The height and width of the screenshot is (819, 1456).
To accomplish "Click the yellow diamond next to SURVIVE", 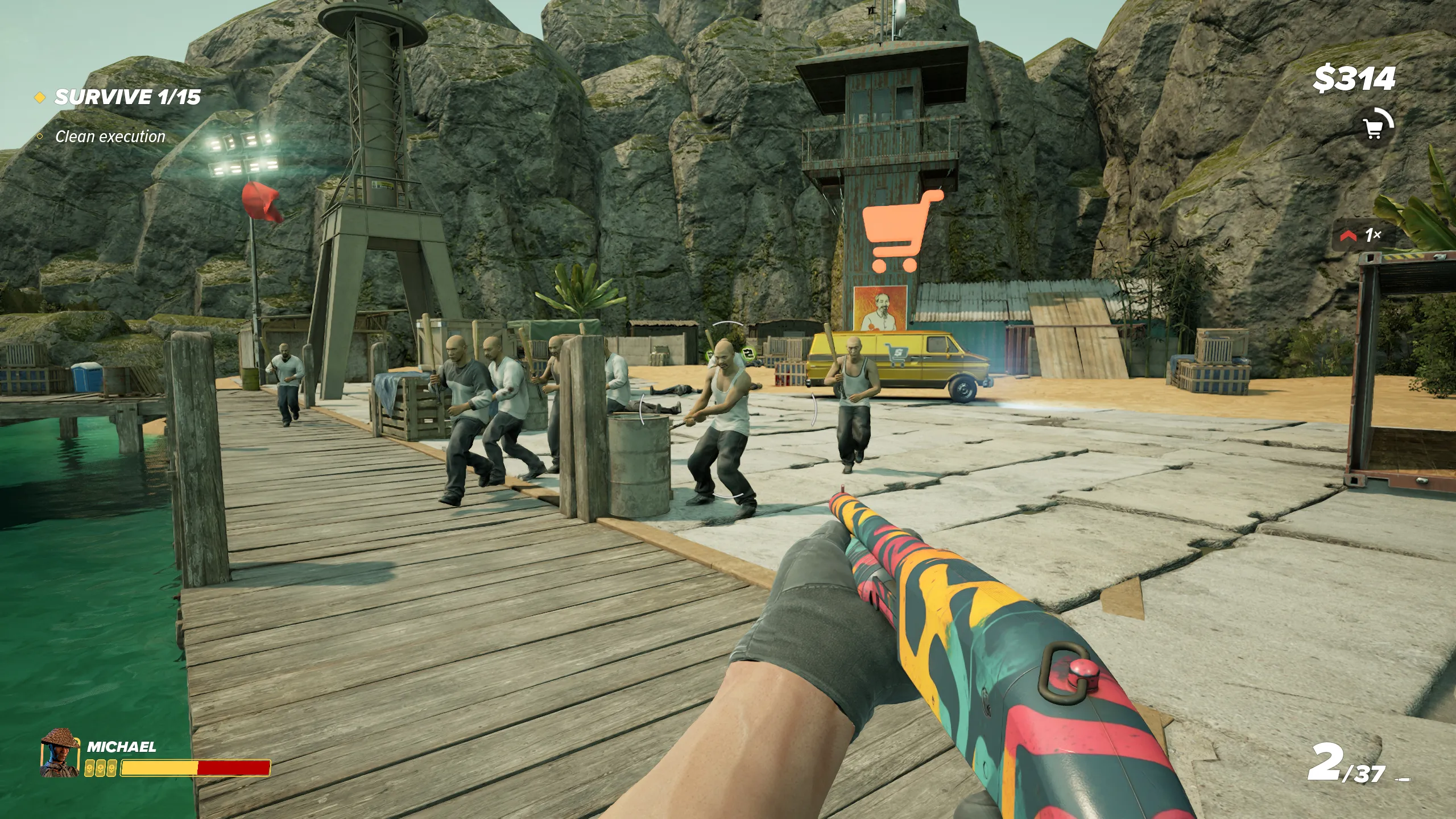I will [40, 98].
